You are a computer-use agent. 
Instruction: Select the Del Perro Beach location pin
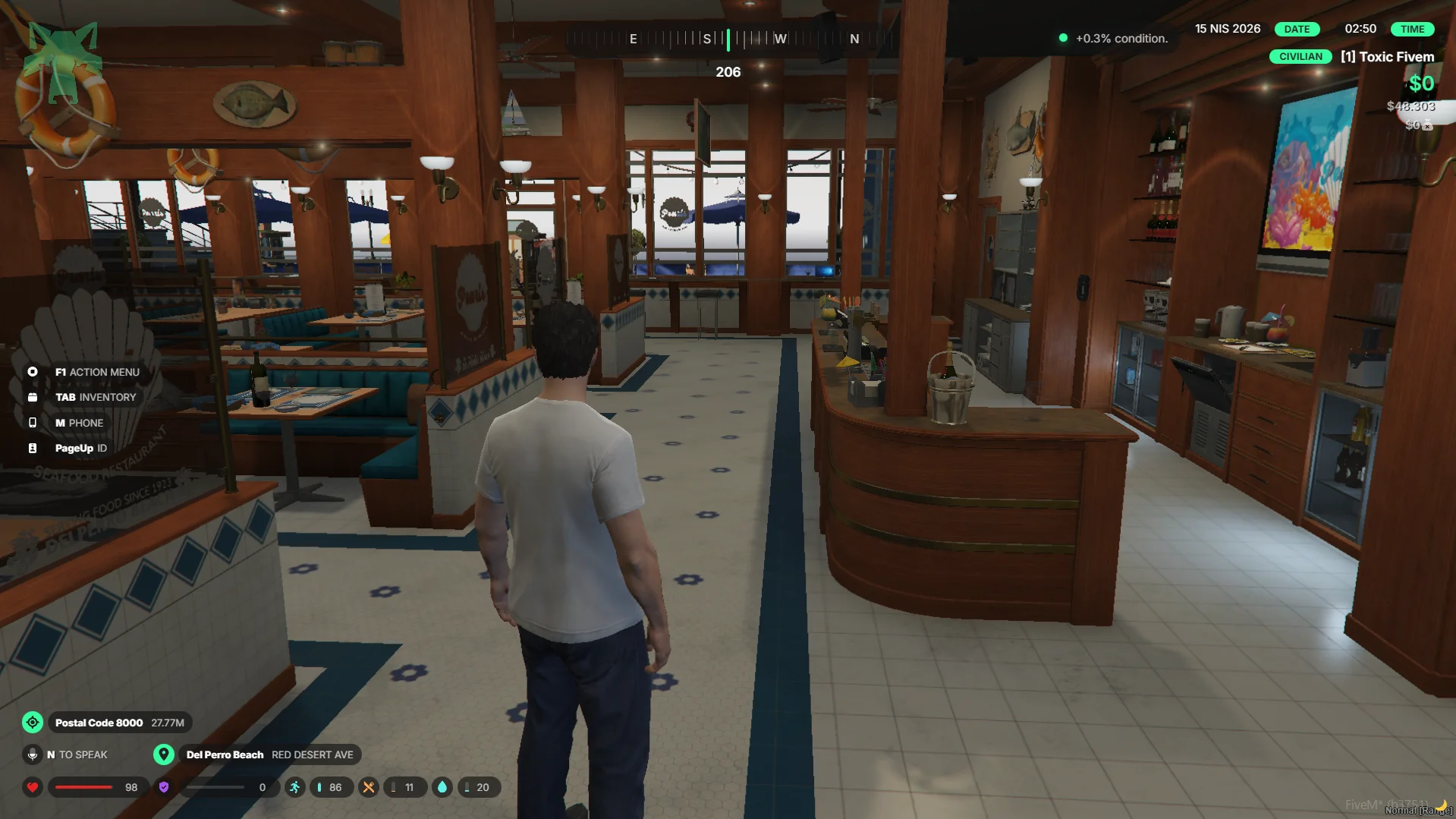point(163,754)
